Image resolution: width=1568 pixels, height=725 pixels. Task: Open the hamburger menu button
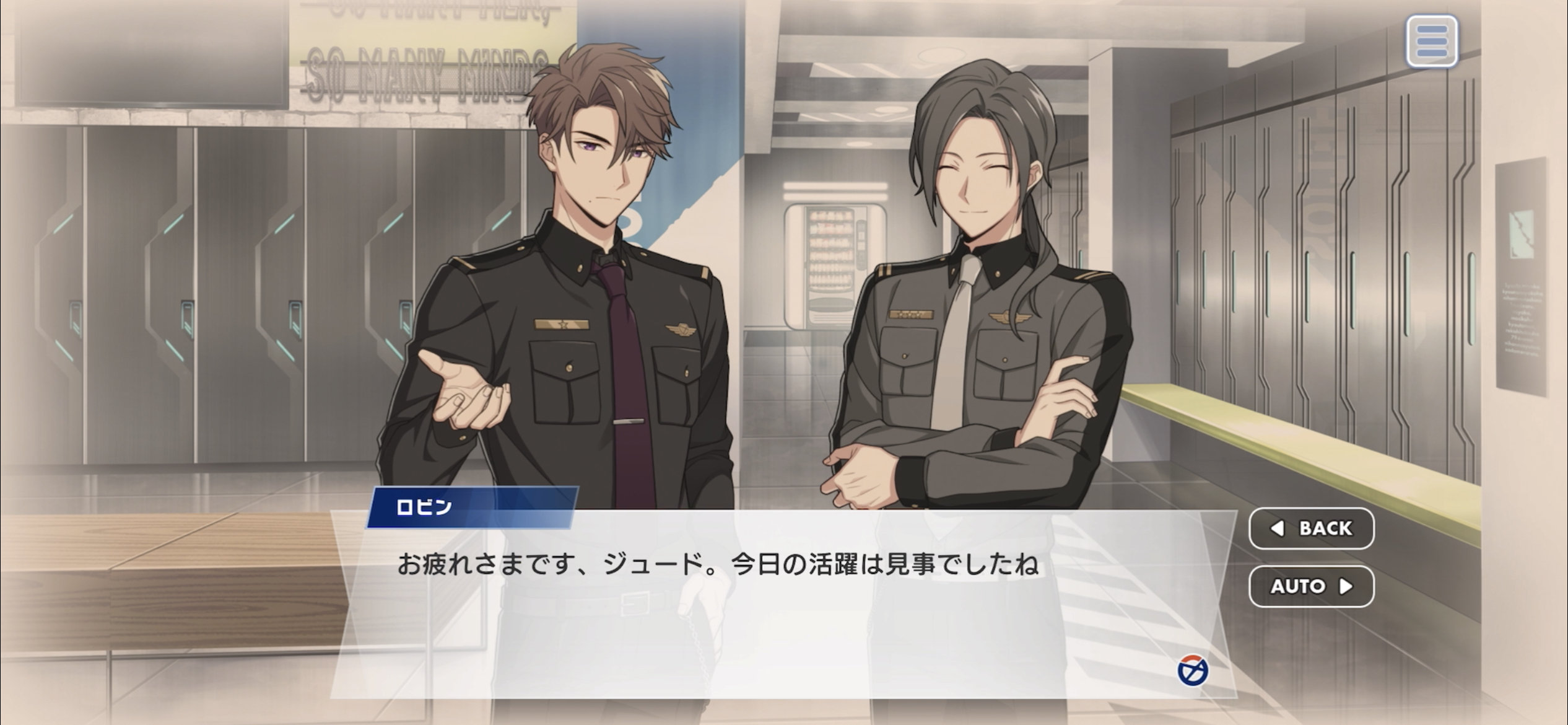(1431, 42)
